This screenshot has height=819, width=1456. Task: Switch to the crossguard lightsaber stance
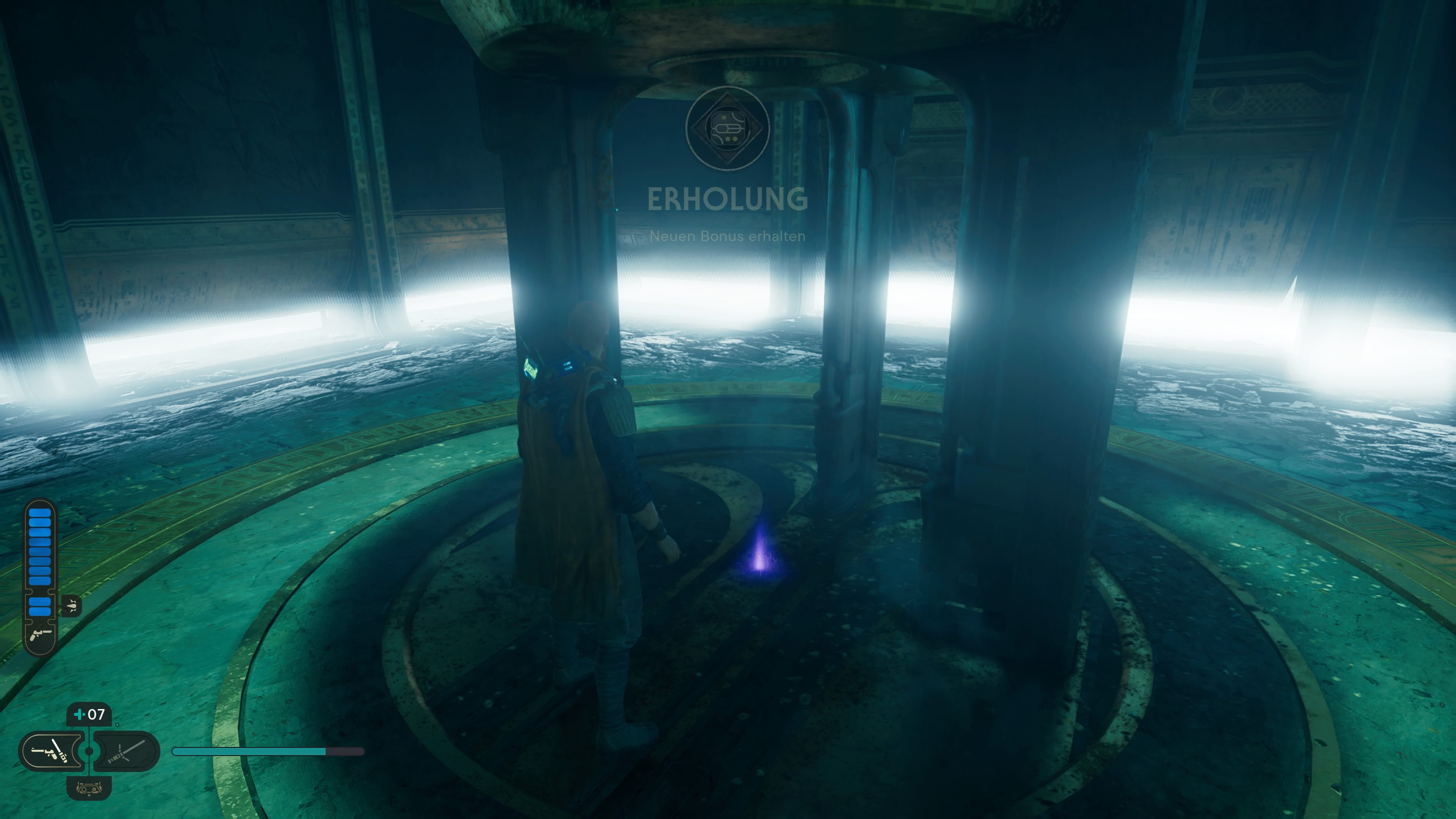click(x=127, y=751)
